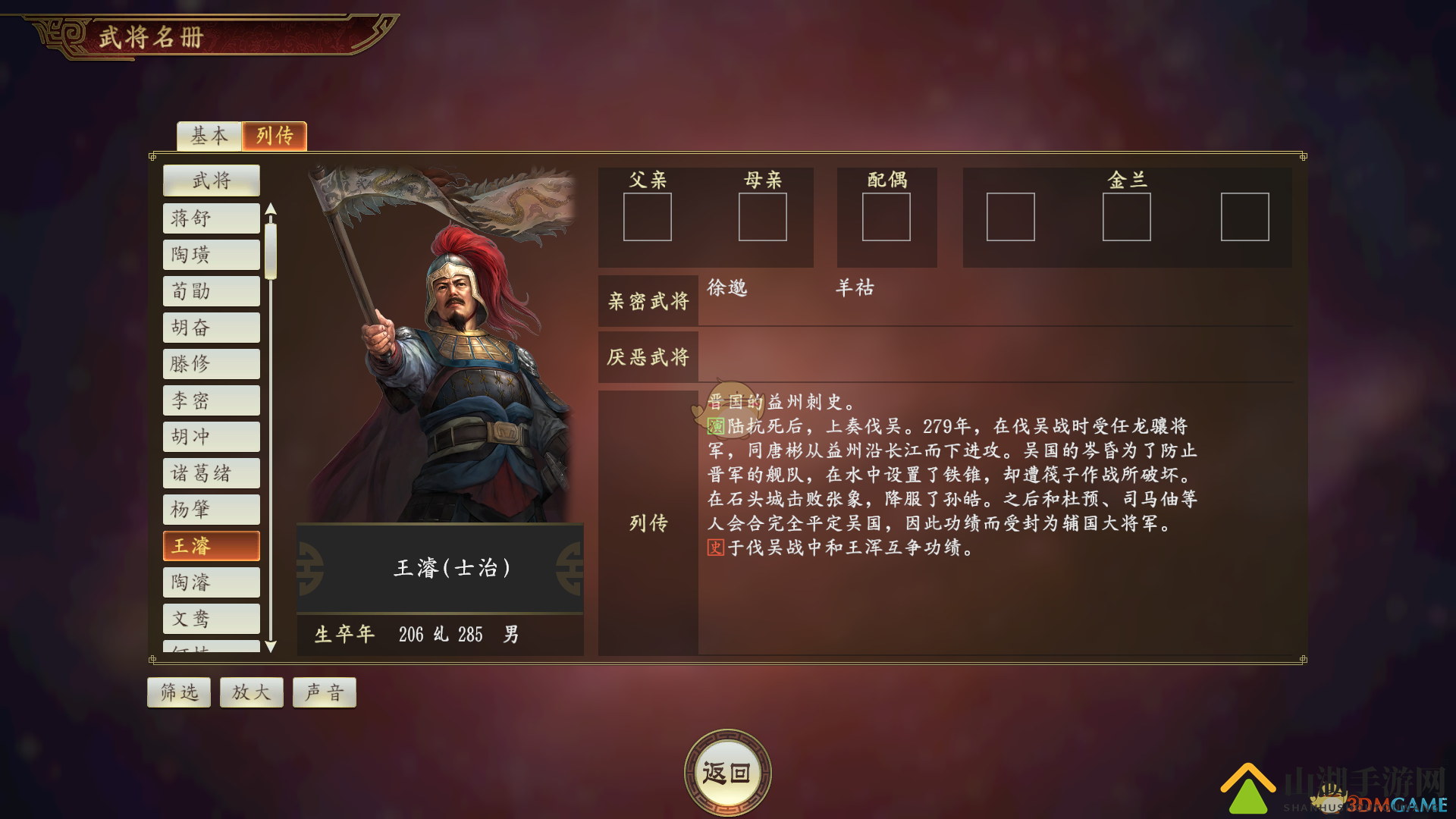Open the 武将 category selector
The image size is (1456, 819).
[x=211, y=180]
